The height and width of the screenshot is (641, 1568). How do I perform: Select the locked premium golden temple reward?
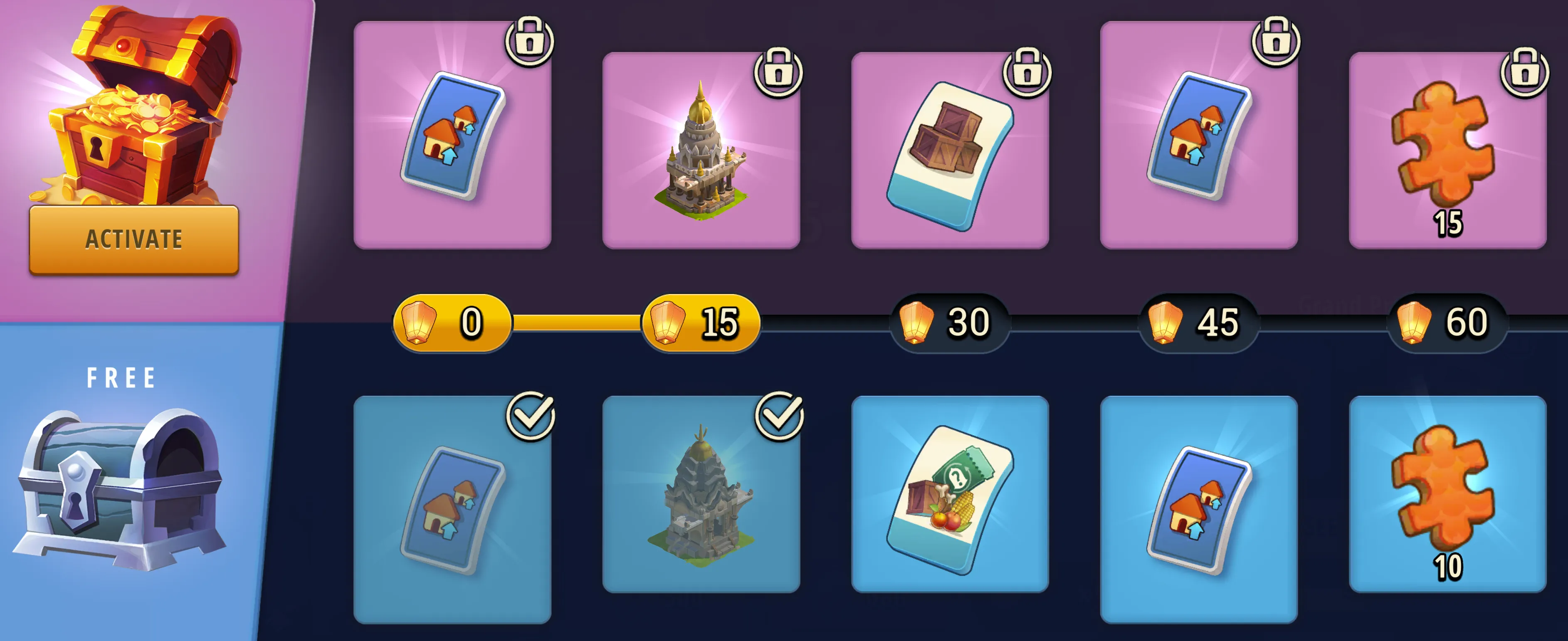click(701, 150)
